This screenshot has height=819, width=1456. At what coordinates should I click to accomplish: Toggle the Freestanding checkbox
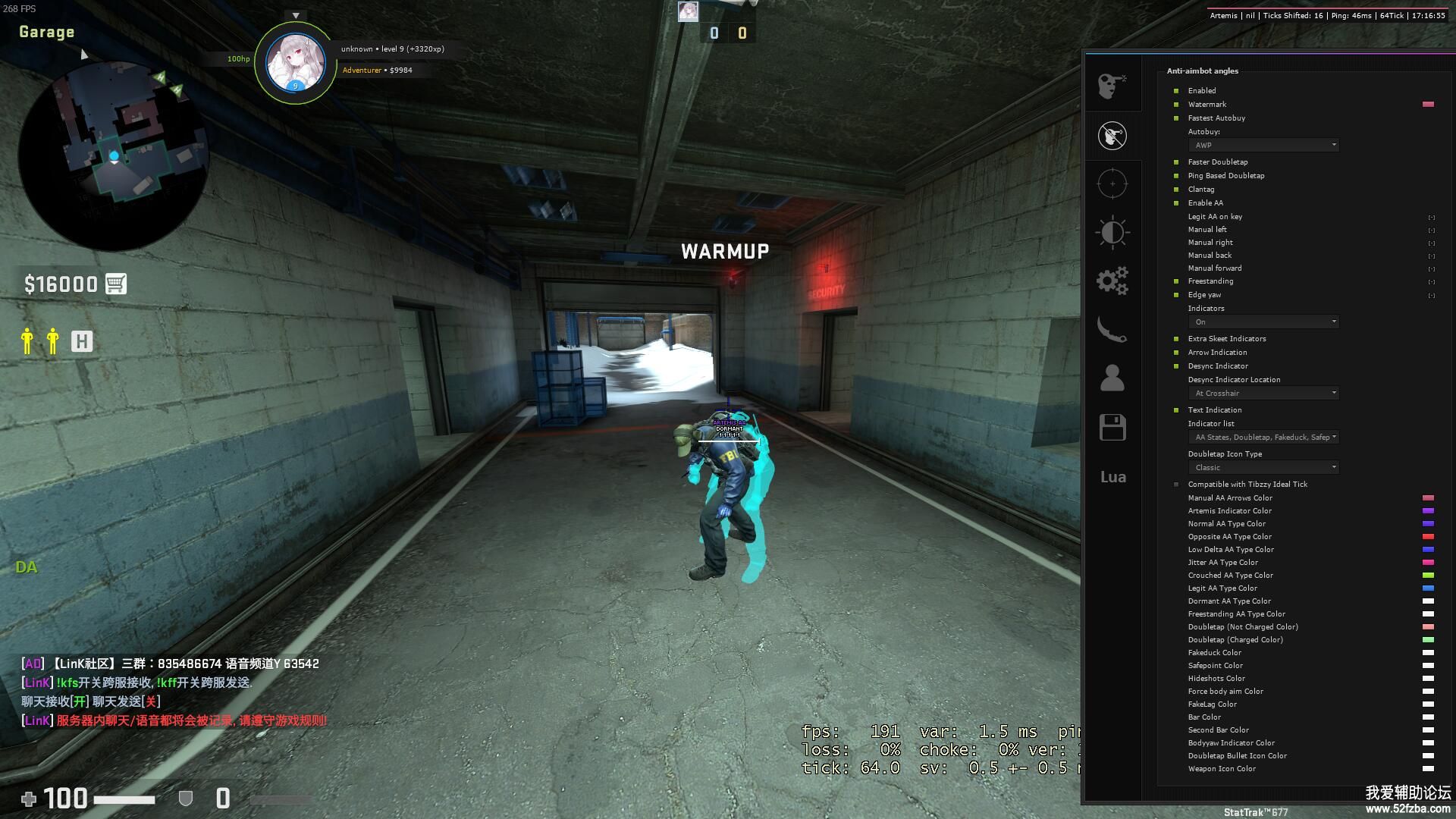1176,281
